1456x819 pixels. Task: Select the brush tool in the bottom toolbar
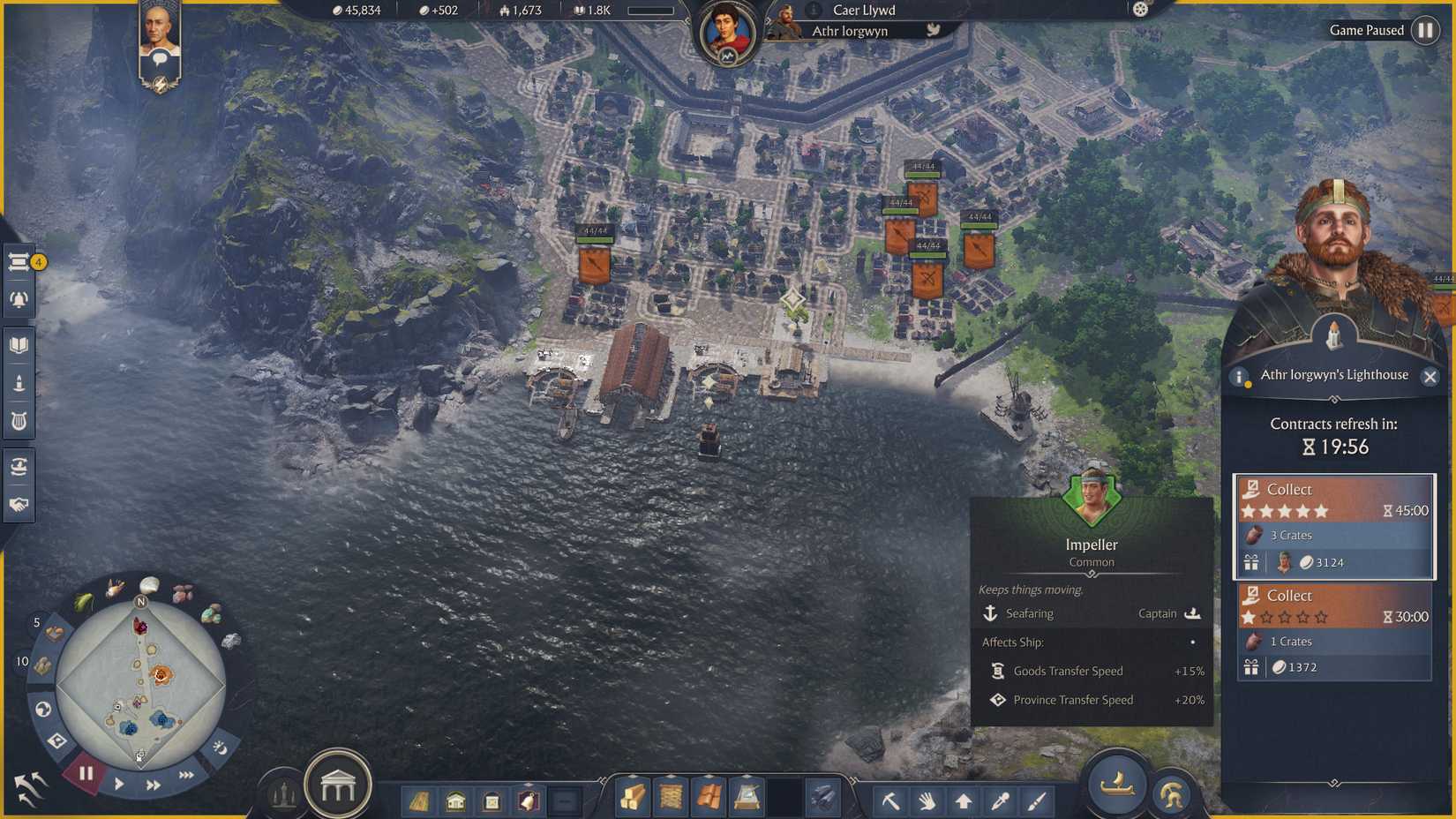pyautogui.click(x=1036, y=801)
